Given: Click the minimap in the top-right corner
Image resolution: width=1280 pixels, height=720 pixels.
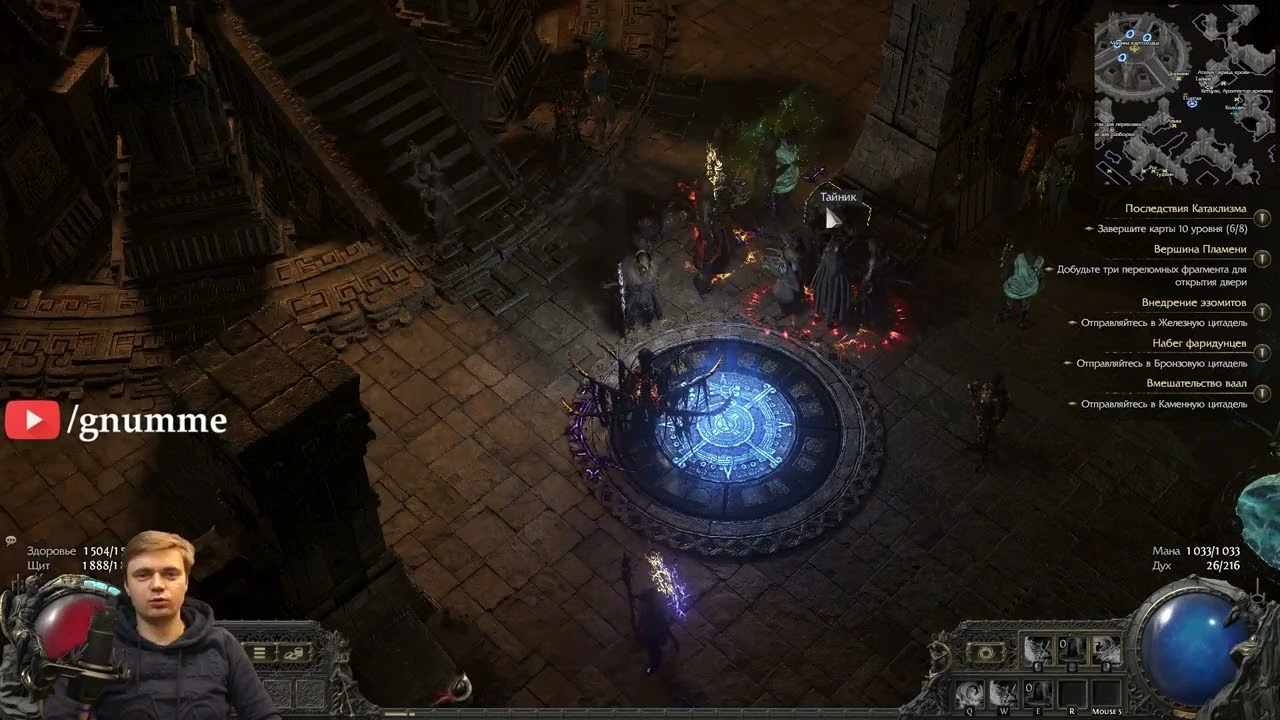Looking at the screenshot, I should click(1185, 90).
